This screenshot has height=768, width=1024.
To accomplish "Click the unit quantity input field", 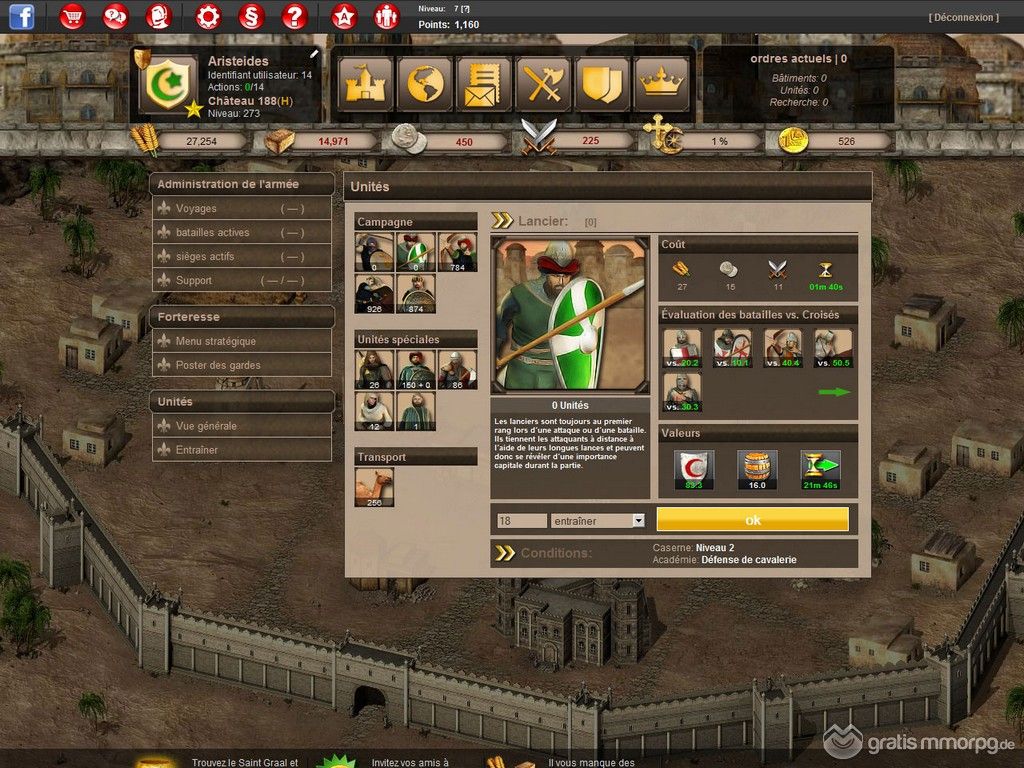I will coord(521,521).
